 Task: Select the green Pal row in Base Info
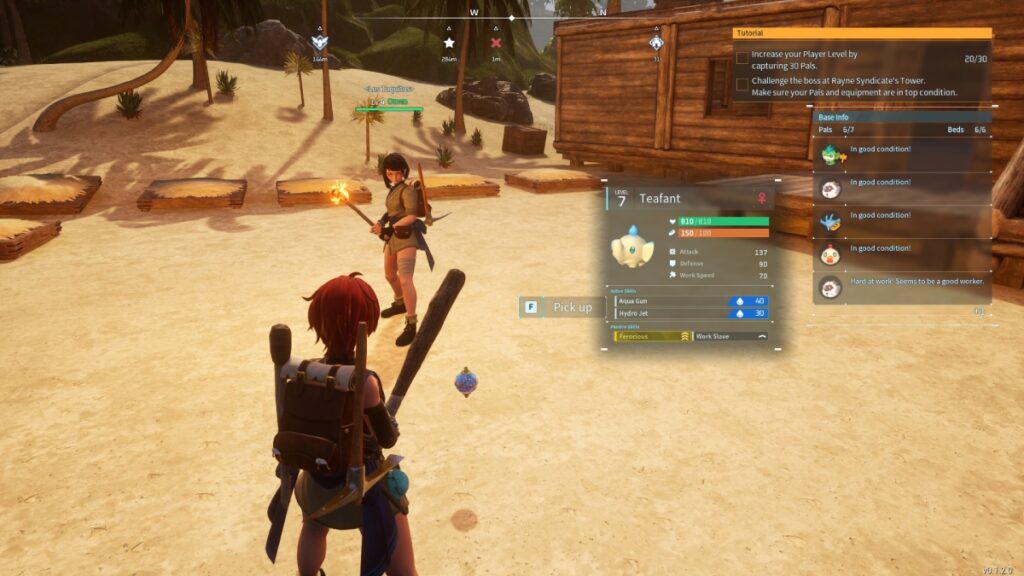[x=902, y=154]
